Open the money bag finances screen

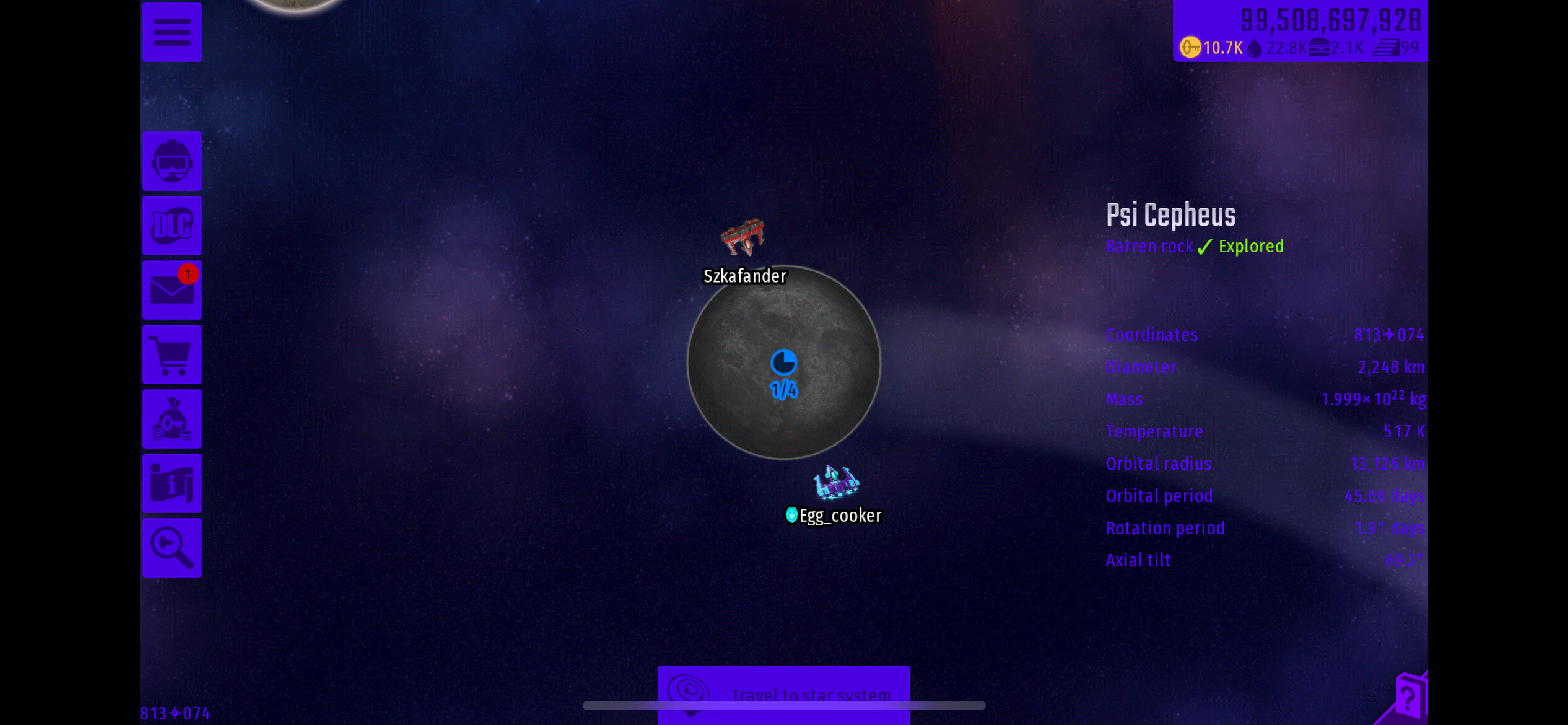click(172, 419)
